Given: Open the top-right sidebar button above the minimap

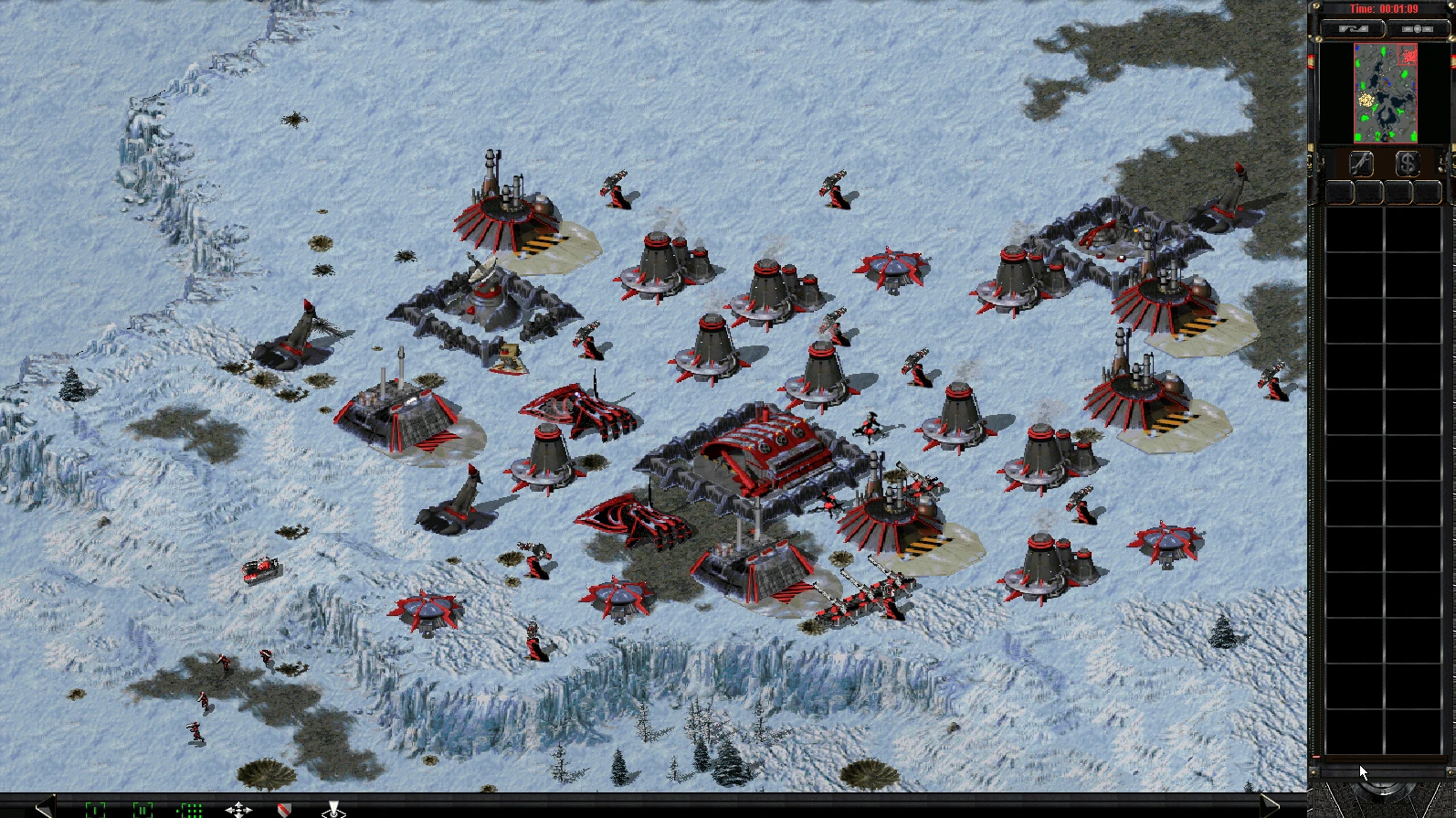Looking at the screenshot, I should [1417, 29].
